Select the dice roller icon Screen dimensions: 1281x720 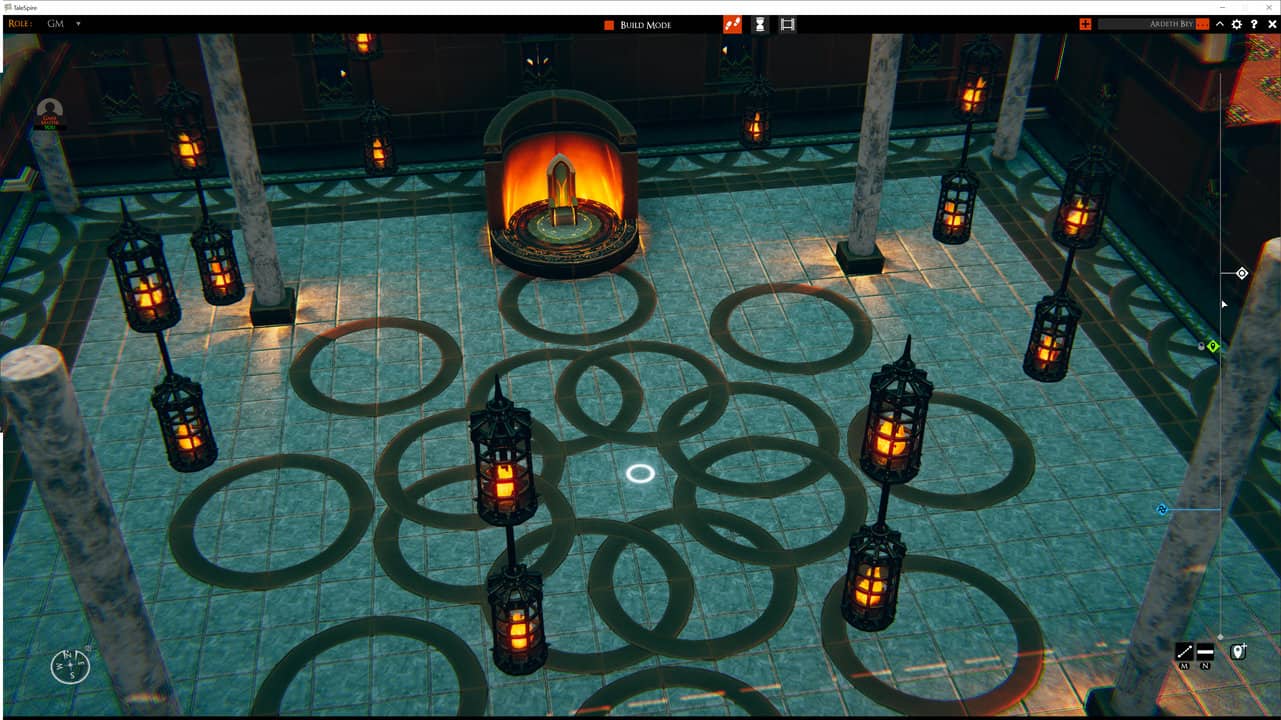pos(730,23)
